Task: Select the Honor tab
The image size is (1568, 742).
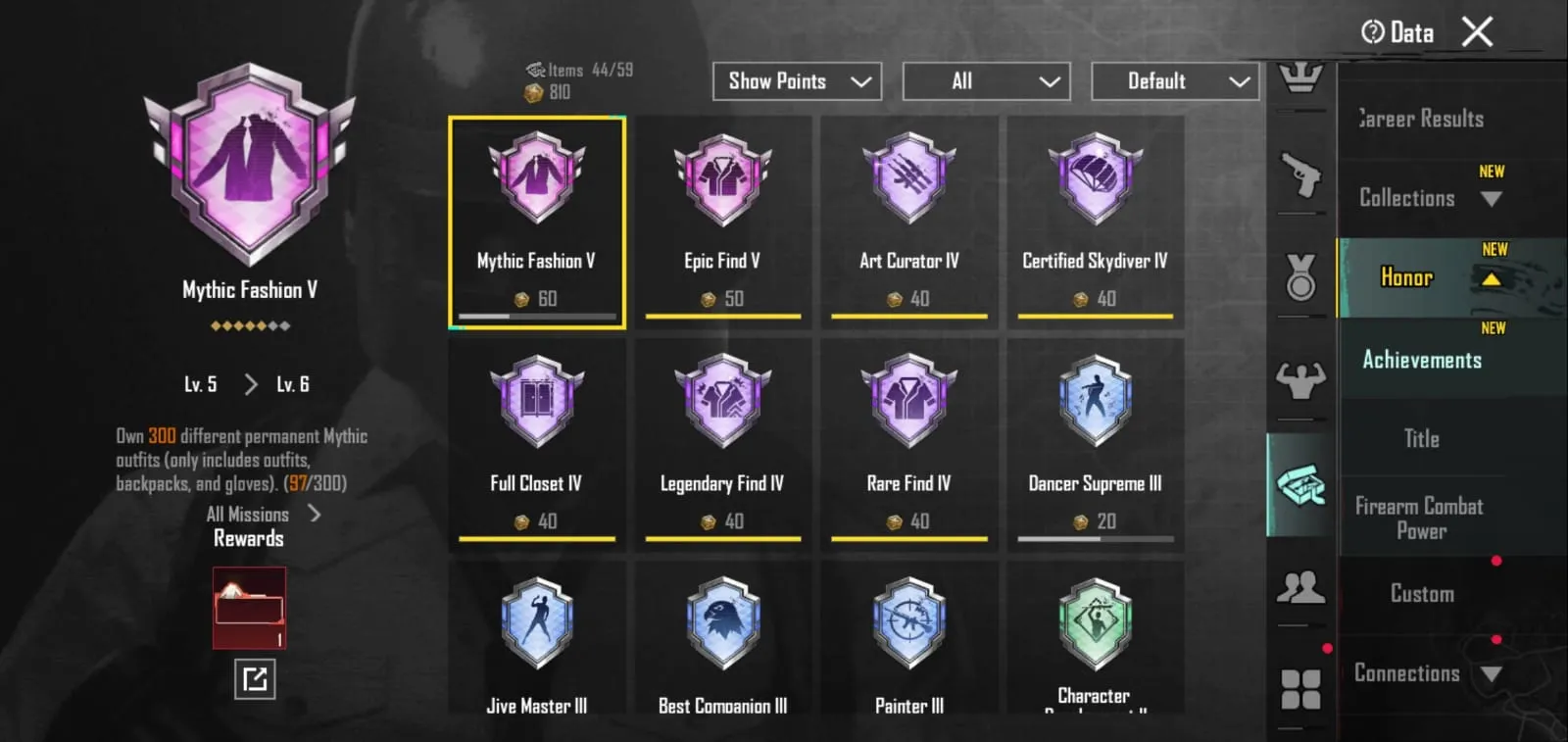Action: pos(1406,277)
